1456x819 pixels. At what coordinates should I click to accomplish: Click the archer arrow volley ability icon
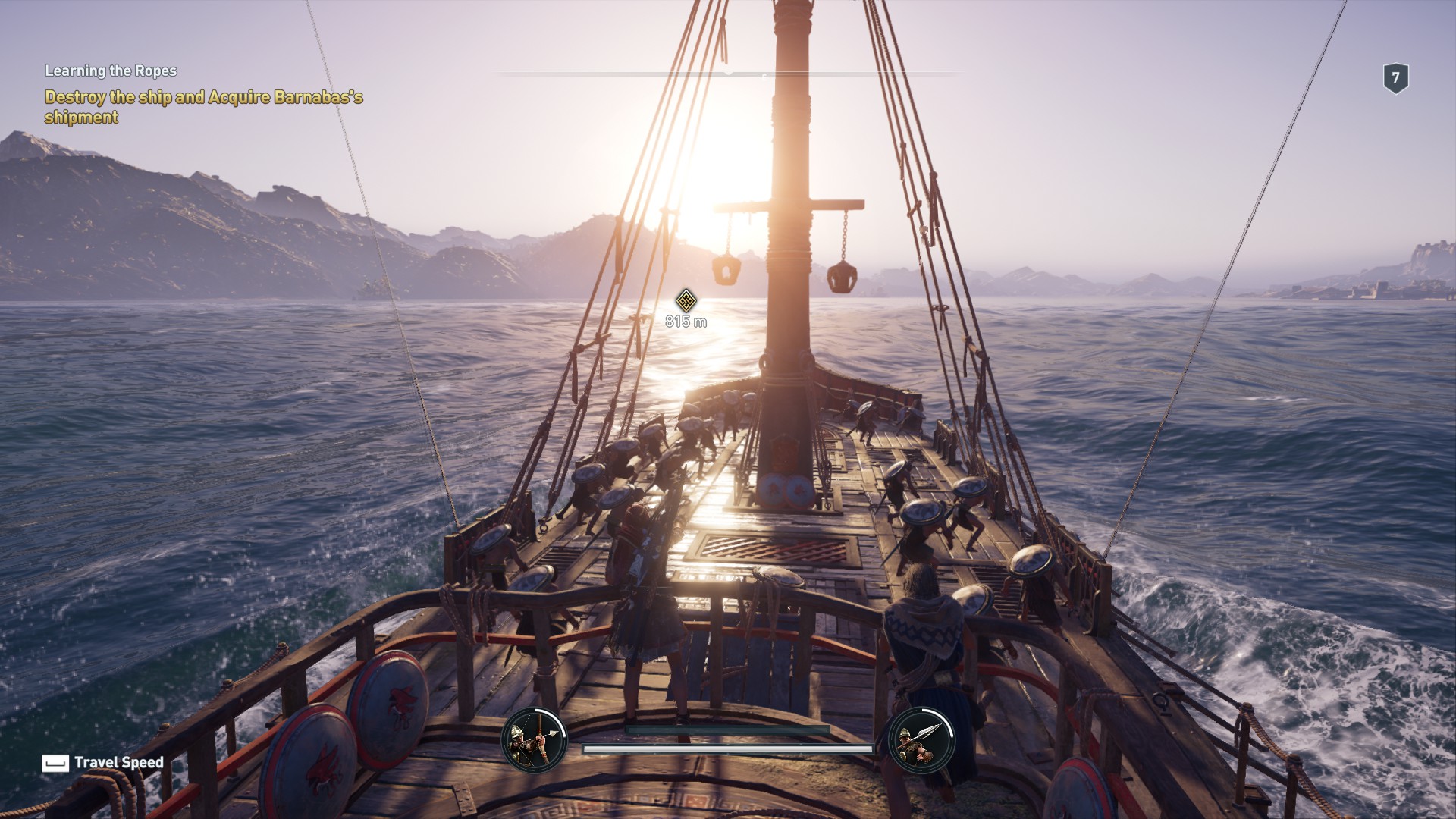click(534, 740)
